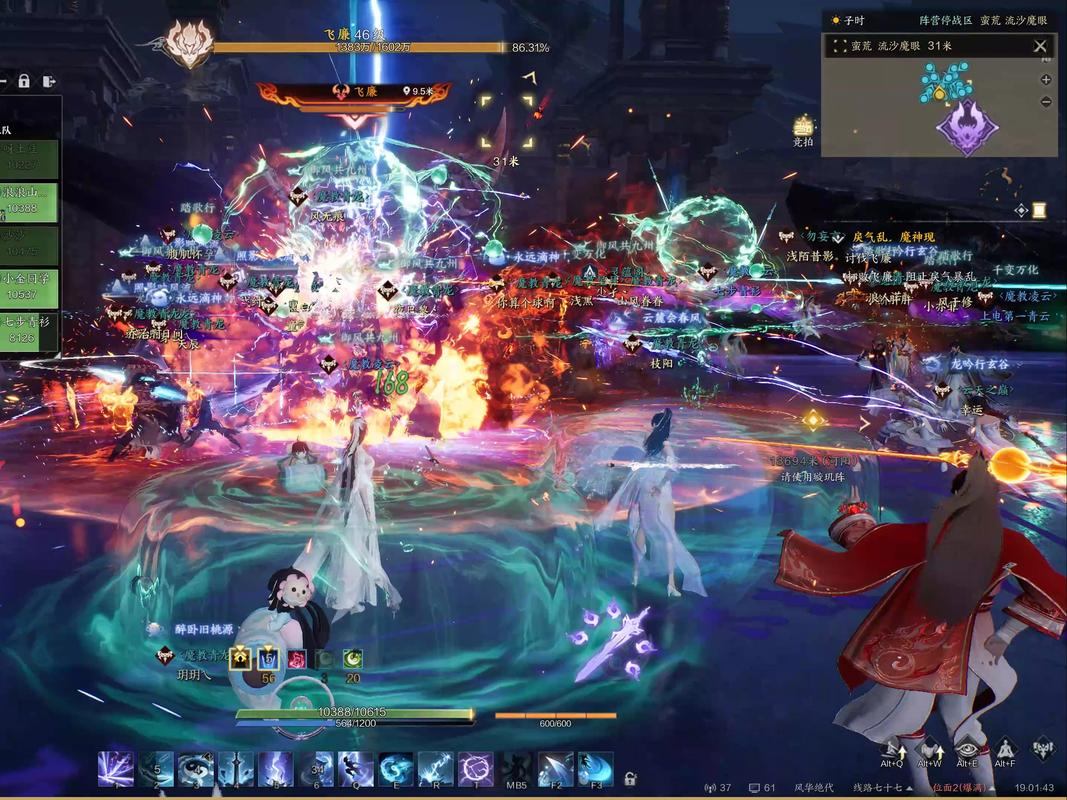Open the scroll quest icon below minimap
Viewport: 1067px width, 800px height.
click(1040, 210)
